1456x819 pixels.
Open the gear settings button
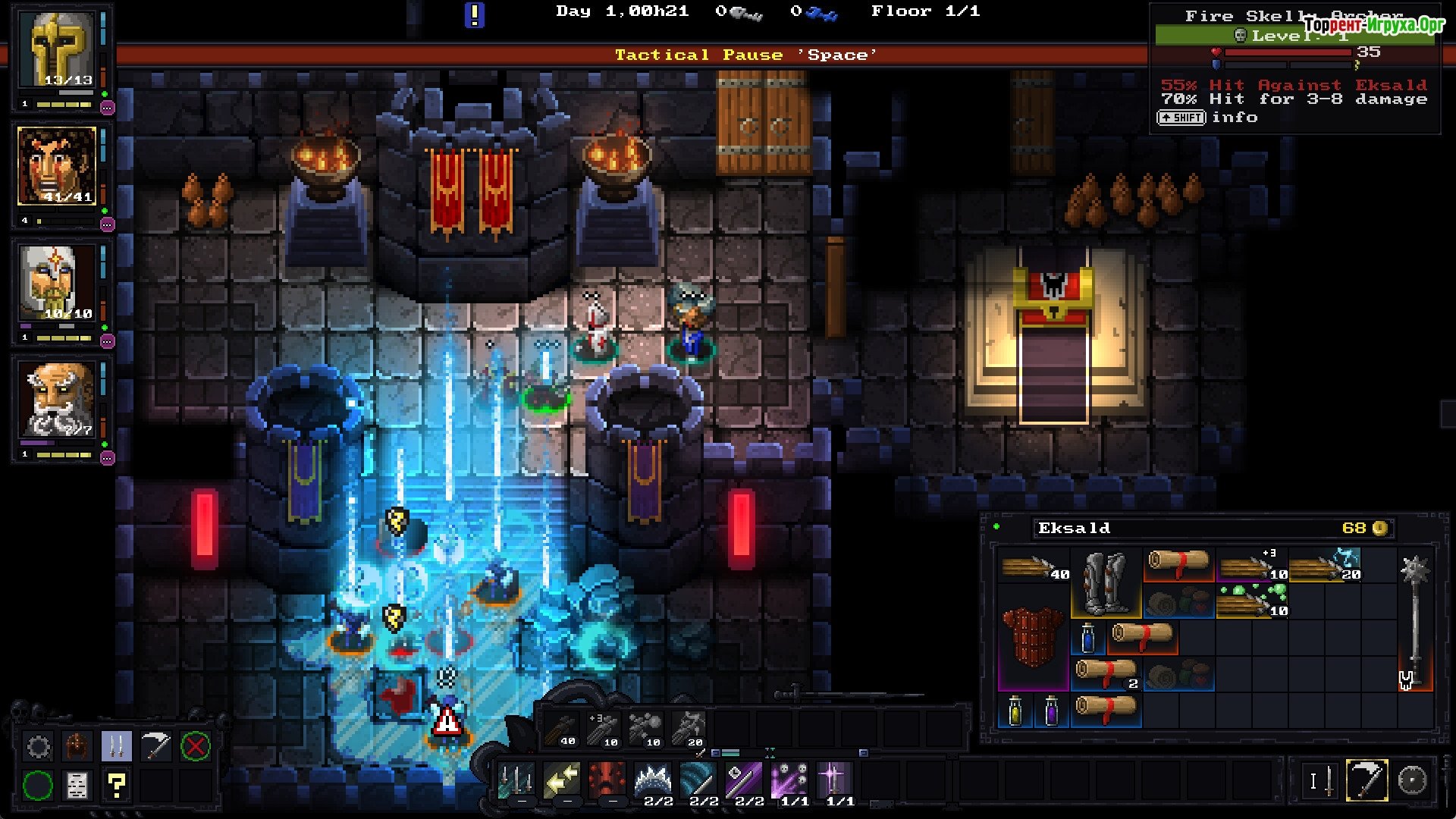[x=38, y=747]
